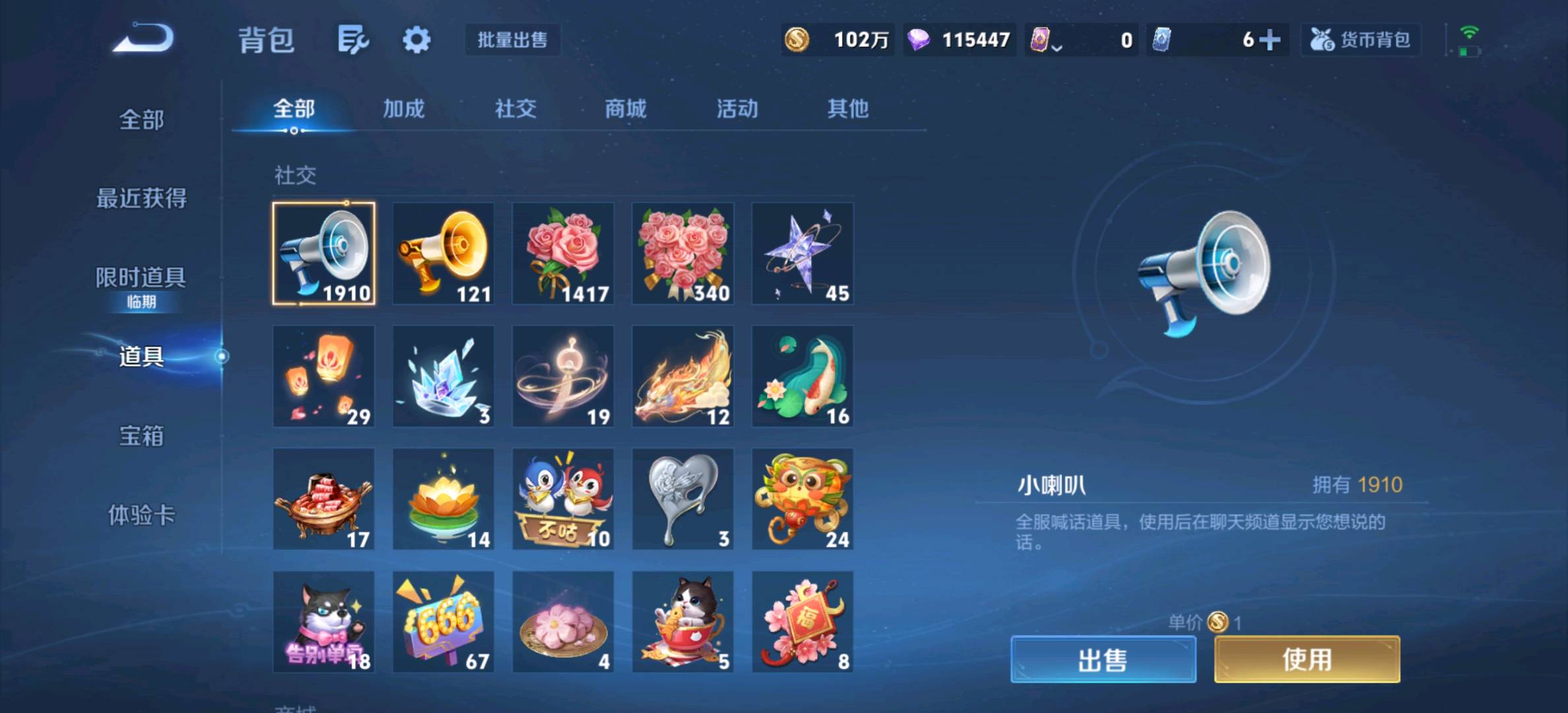Click the 使用 use button
The height and width of the screenshot is (713, 1568).
coord(1307,658)
